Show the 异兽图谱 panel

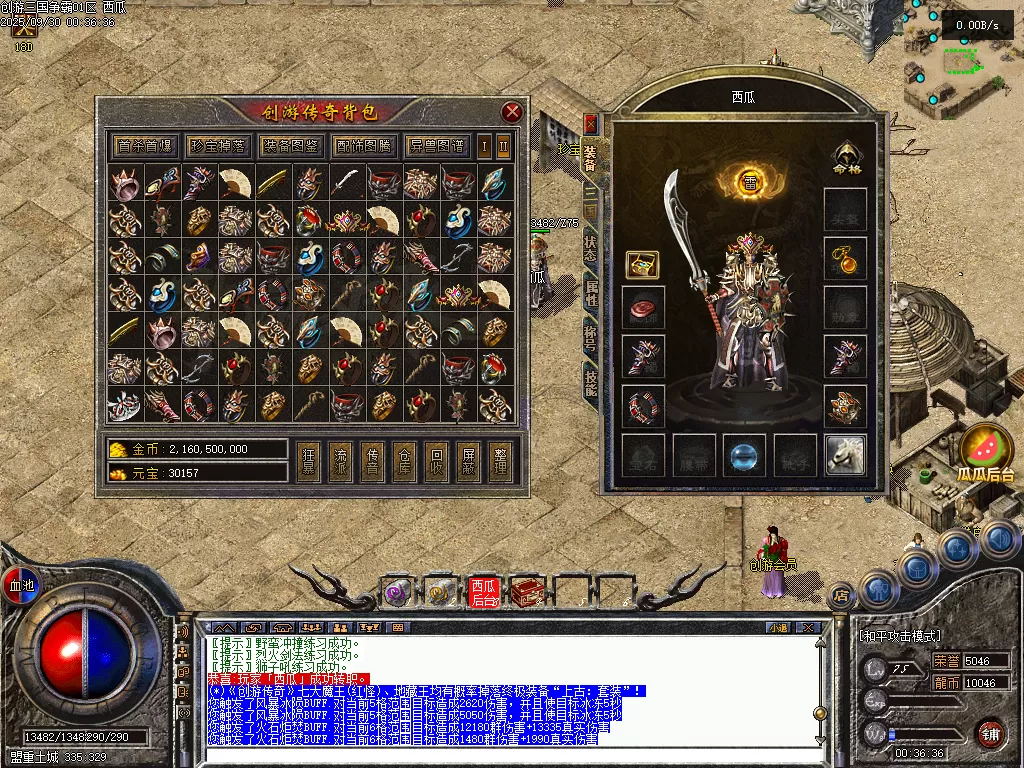click(x=437, y=146)
